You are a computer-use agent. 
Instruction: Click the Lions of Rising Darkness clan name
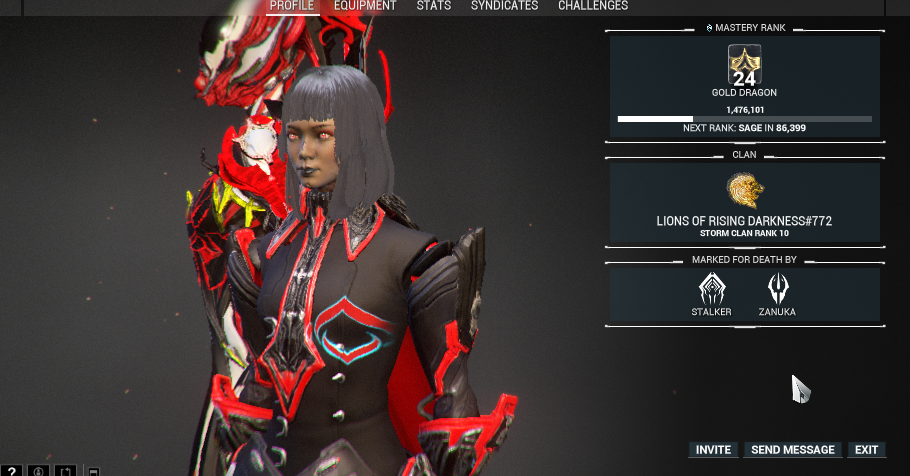[x=744, y=220]
